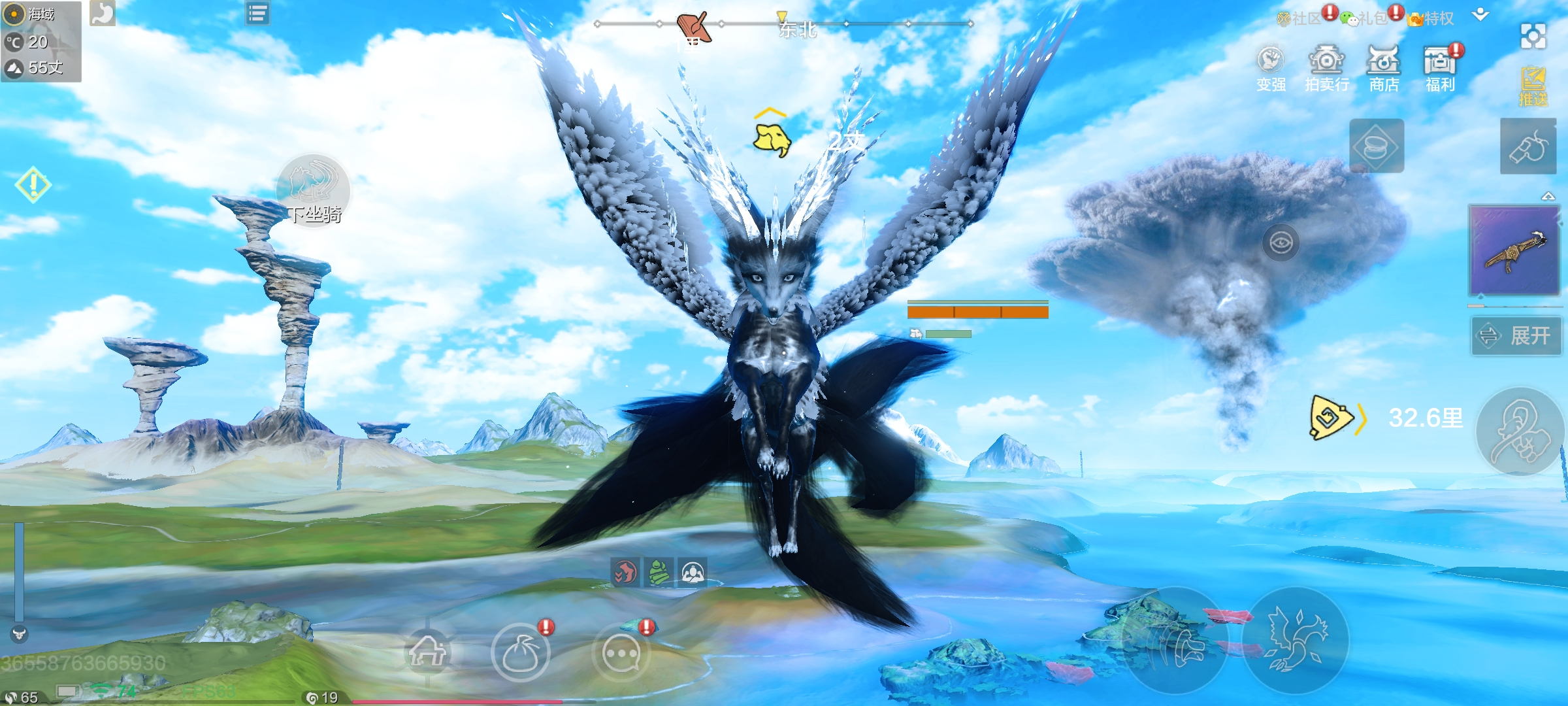Open the 变强 power-up menu
Screen dimensions: 1568x706
click(x=1271, y=68)
